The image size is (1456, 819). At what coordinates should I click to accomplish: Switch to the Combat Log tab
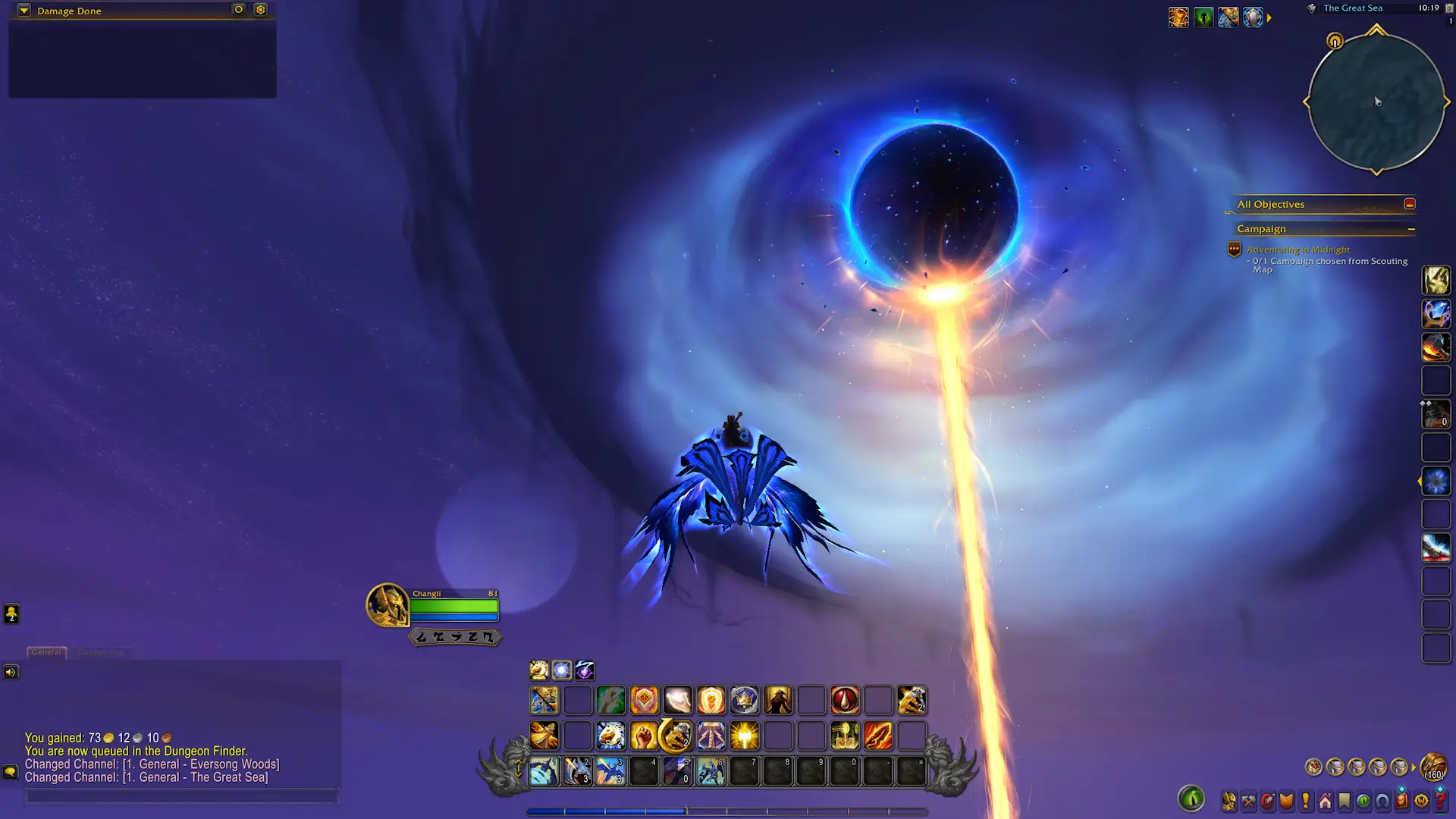pyautogui.click(x=100, y=651)
